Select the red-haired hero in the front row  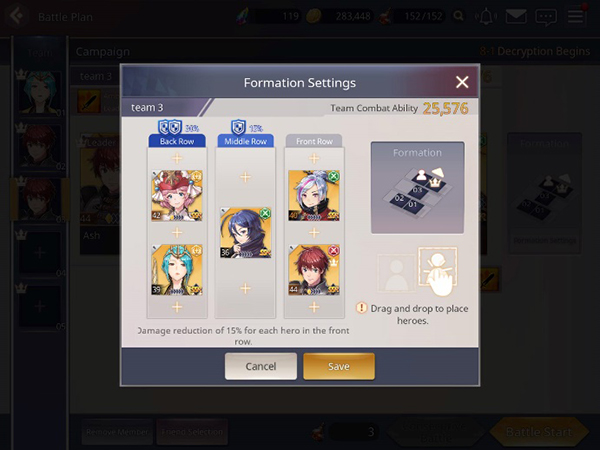[313, 271]
